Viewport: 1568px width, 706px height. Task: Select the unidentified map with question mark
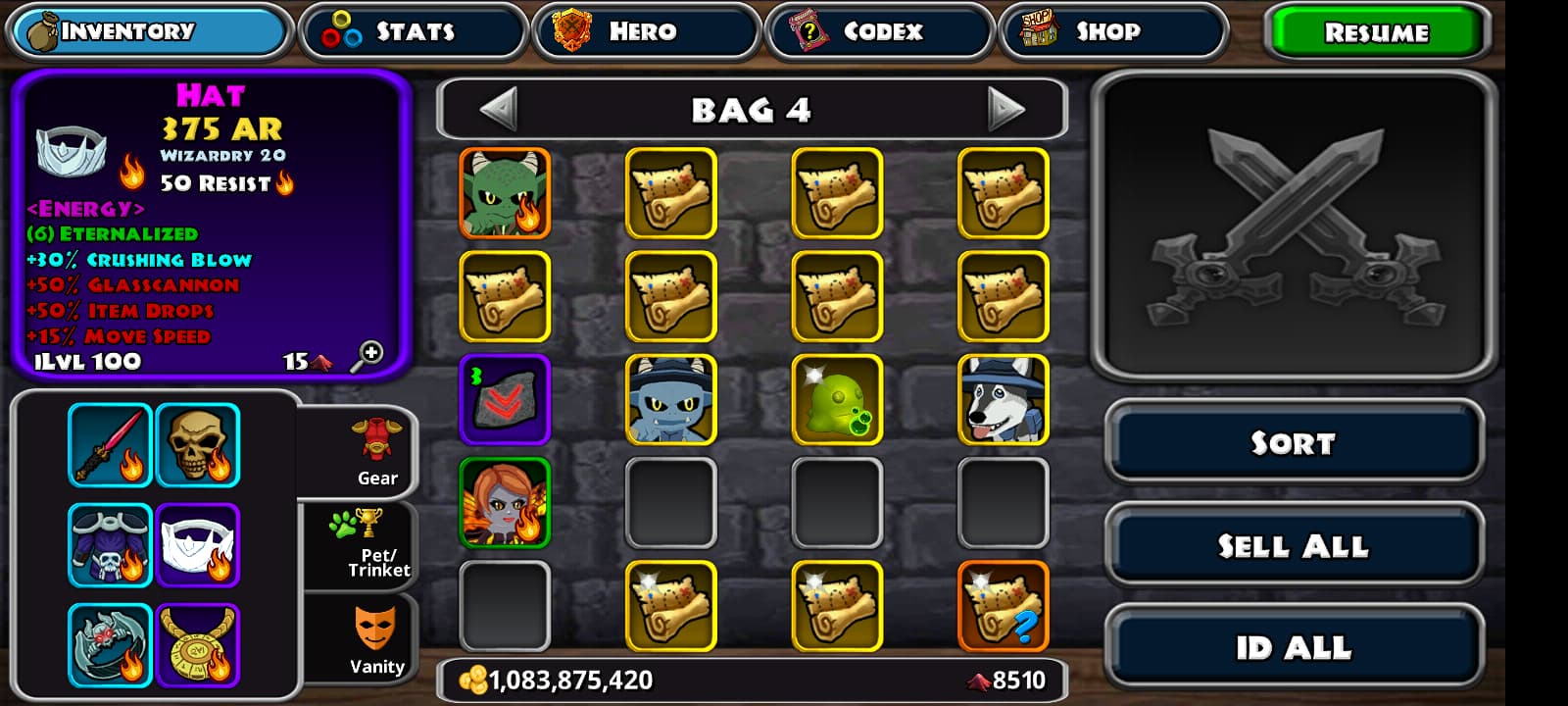1003,605
